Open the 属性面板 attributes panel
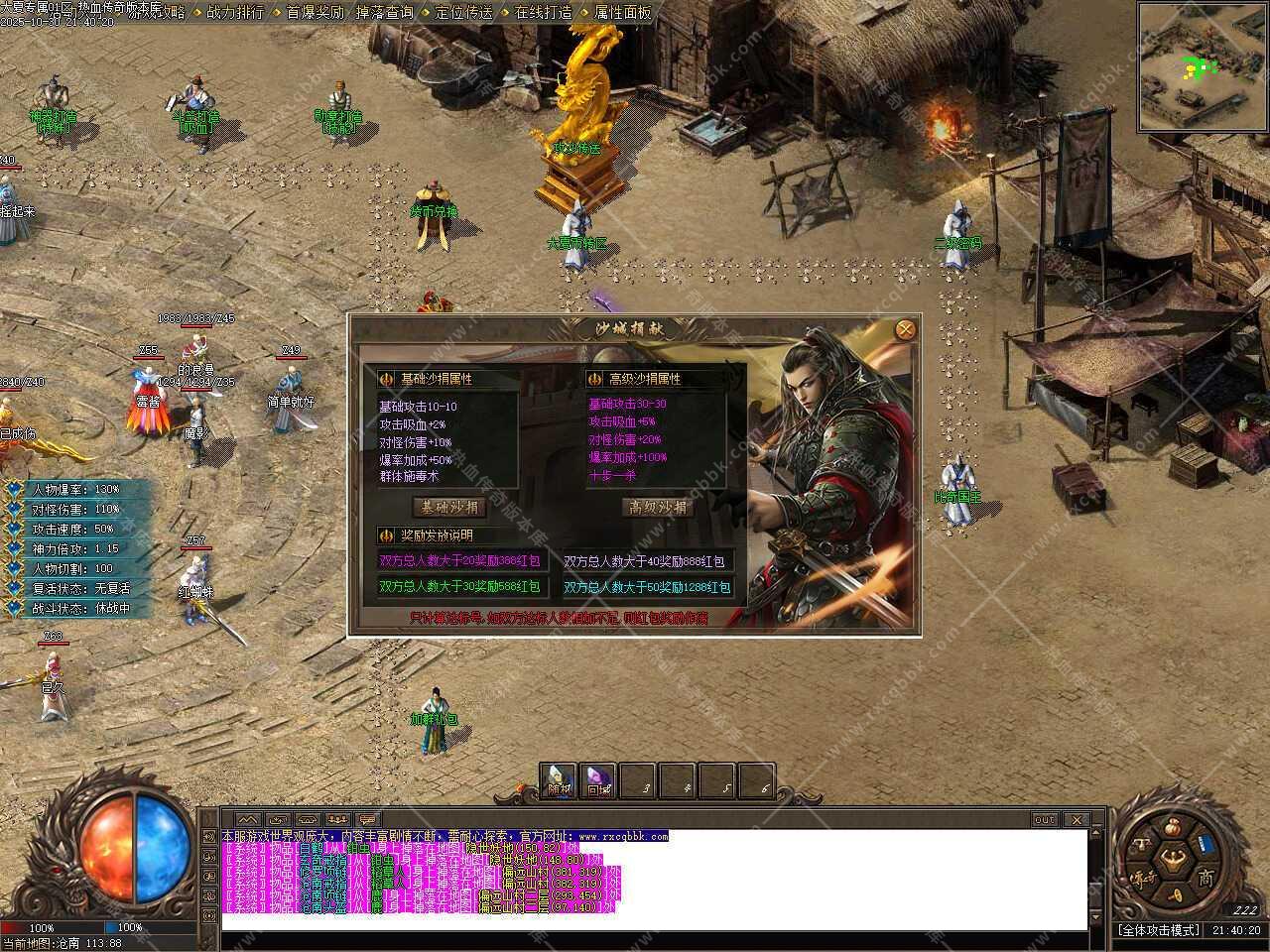The image size is (1270, 952). tap(622, 13)
